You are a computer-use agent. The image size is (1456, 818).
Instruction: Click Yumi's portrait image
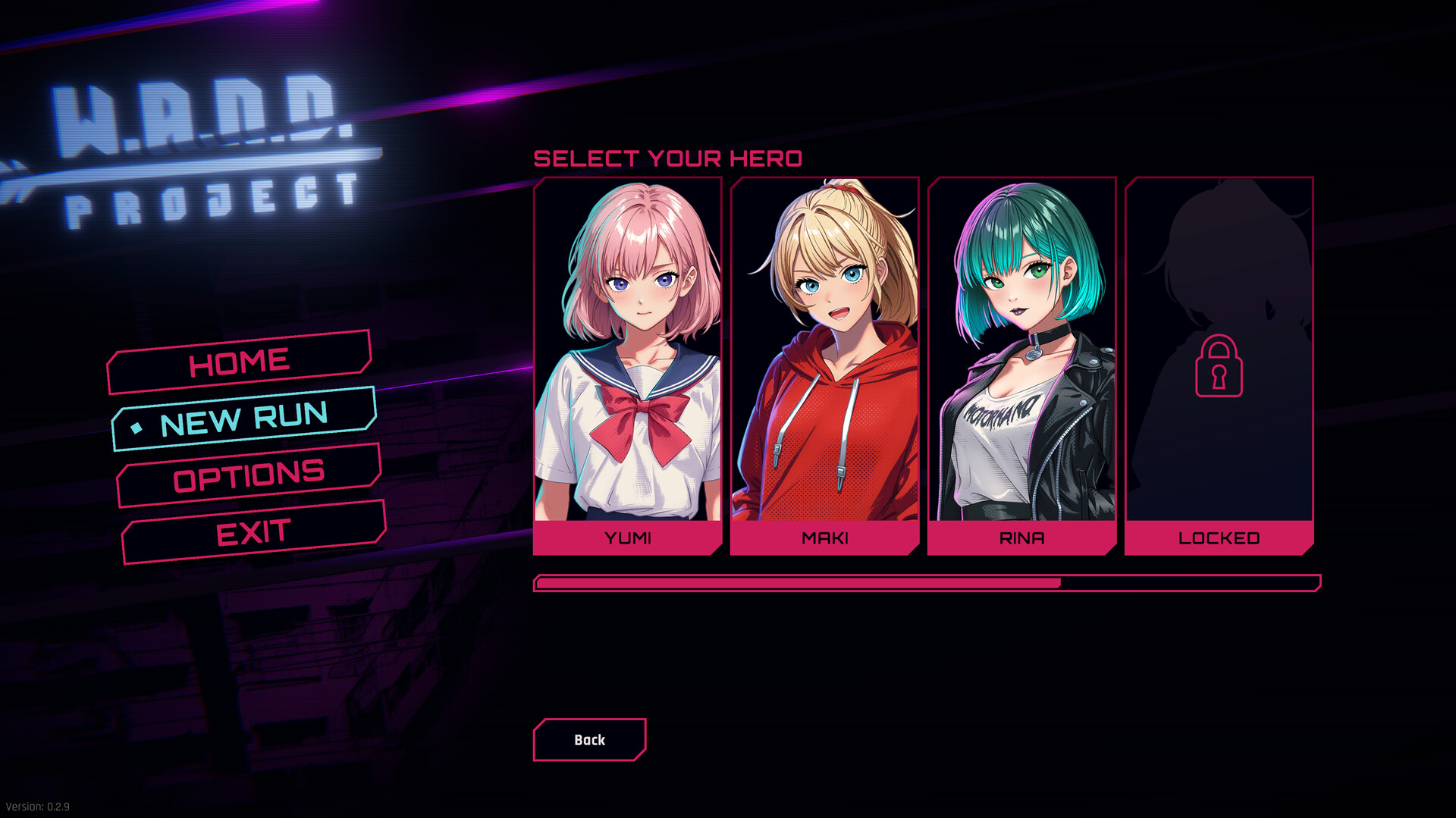pos(628,349)
